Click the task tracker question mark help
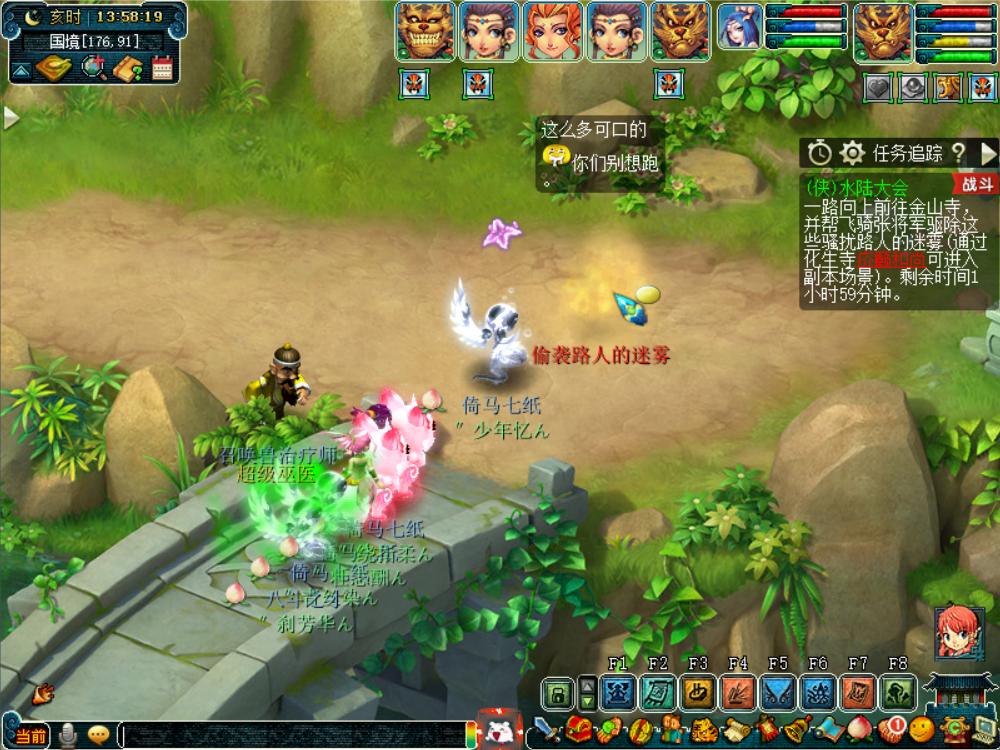This screenshot has width=1000, height=750. pos(958,153)
